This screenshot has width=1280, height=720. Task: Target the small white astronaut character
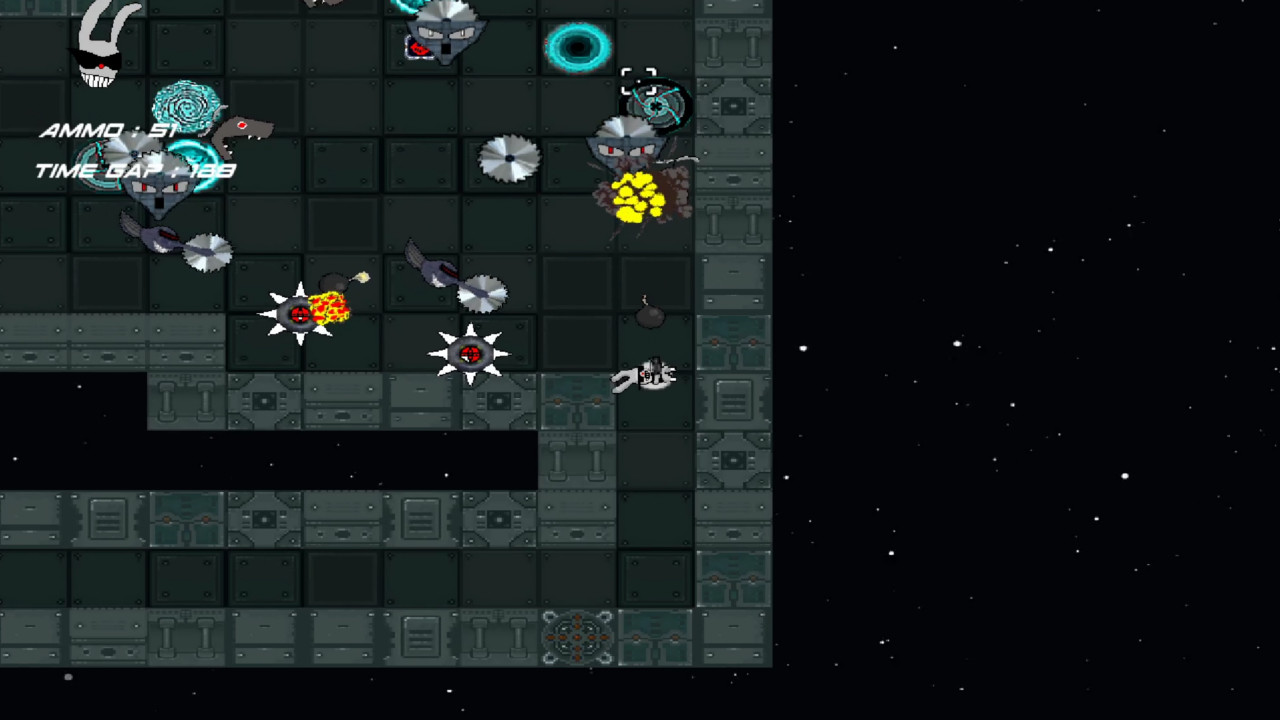(x=650, y=375)
